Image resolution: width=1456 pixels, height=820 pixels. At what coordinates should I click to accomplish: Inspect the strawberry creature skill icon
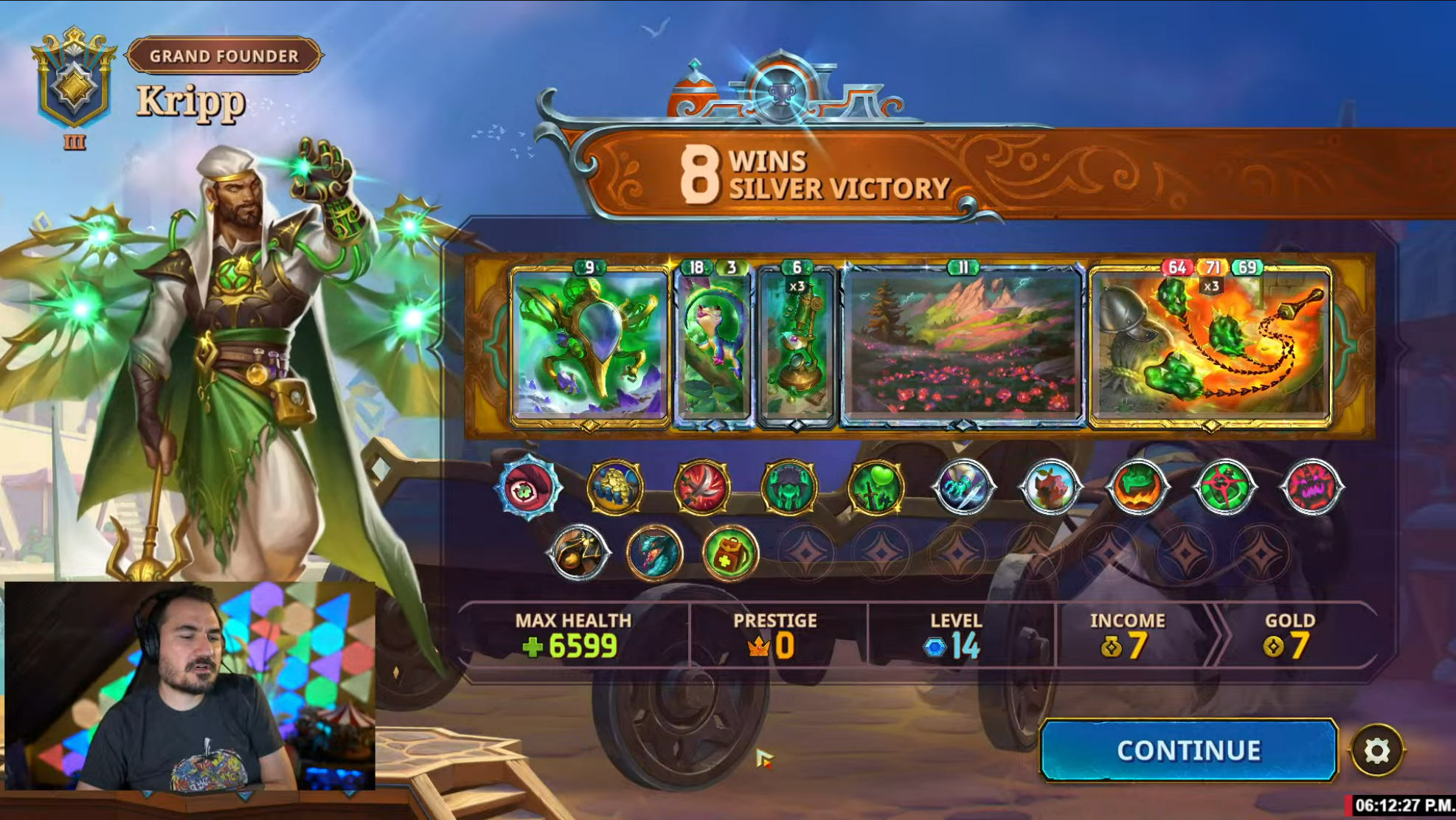[x=1050, y=487]
